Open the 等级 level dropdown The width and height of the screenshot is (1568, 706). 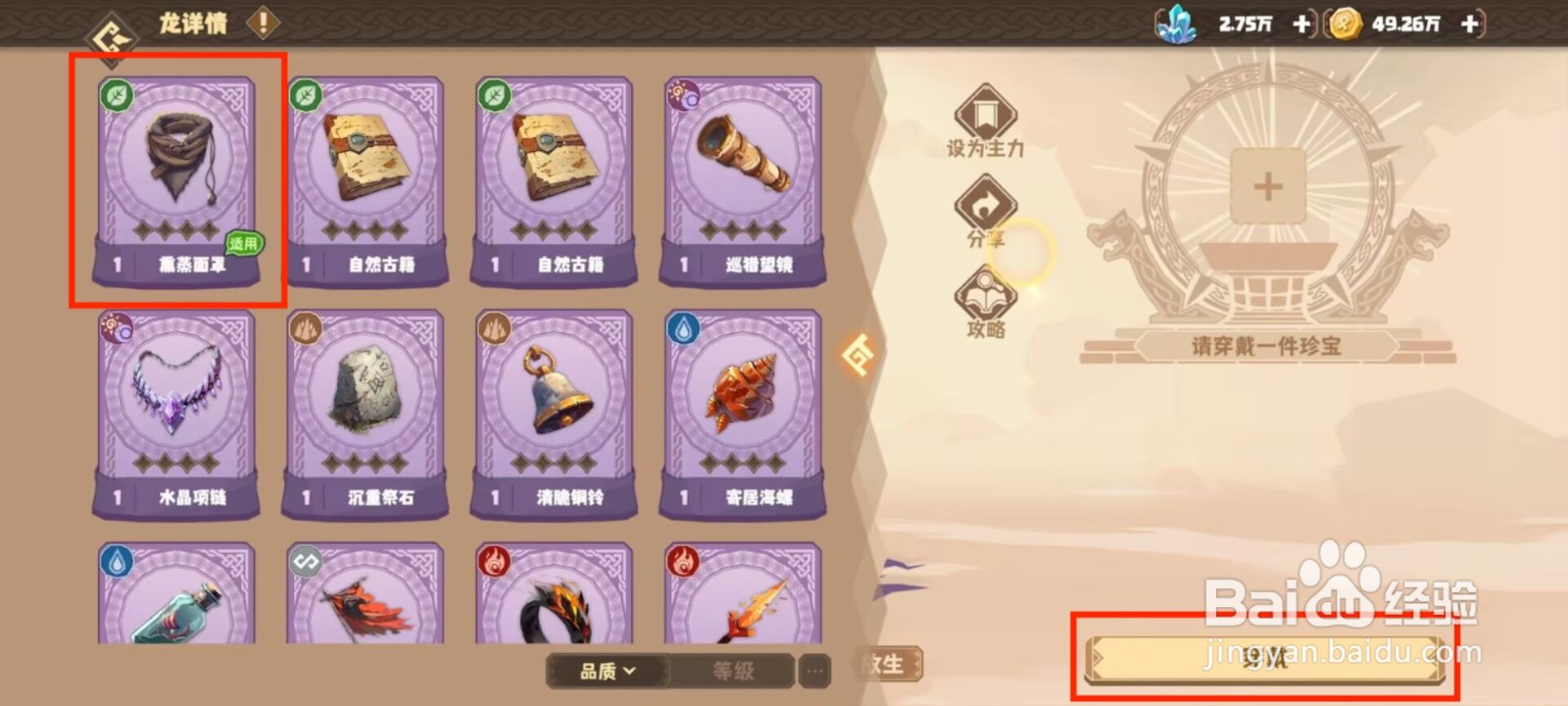pyautogui.click(x=733, y=673)
